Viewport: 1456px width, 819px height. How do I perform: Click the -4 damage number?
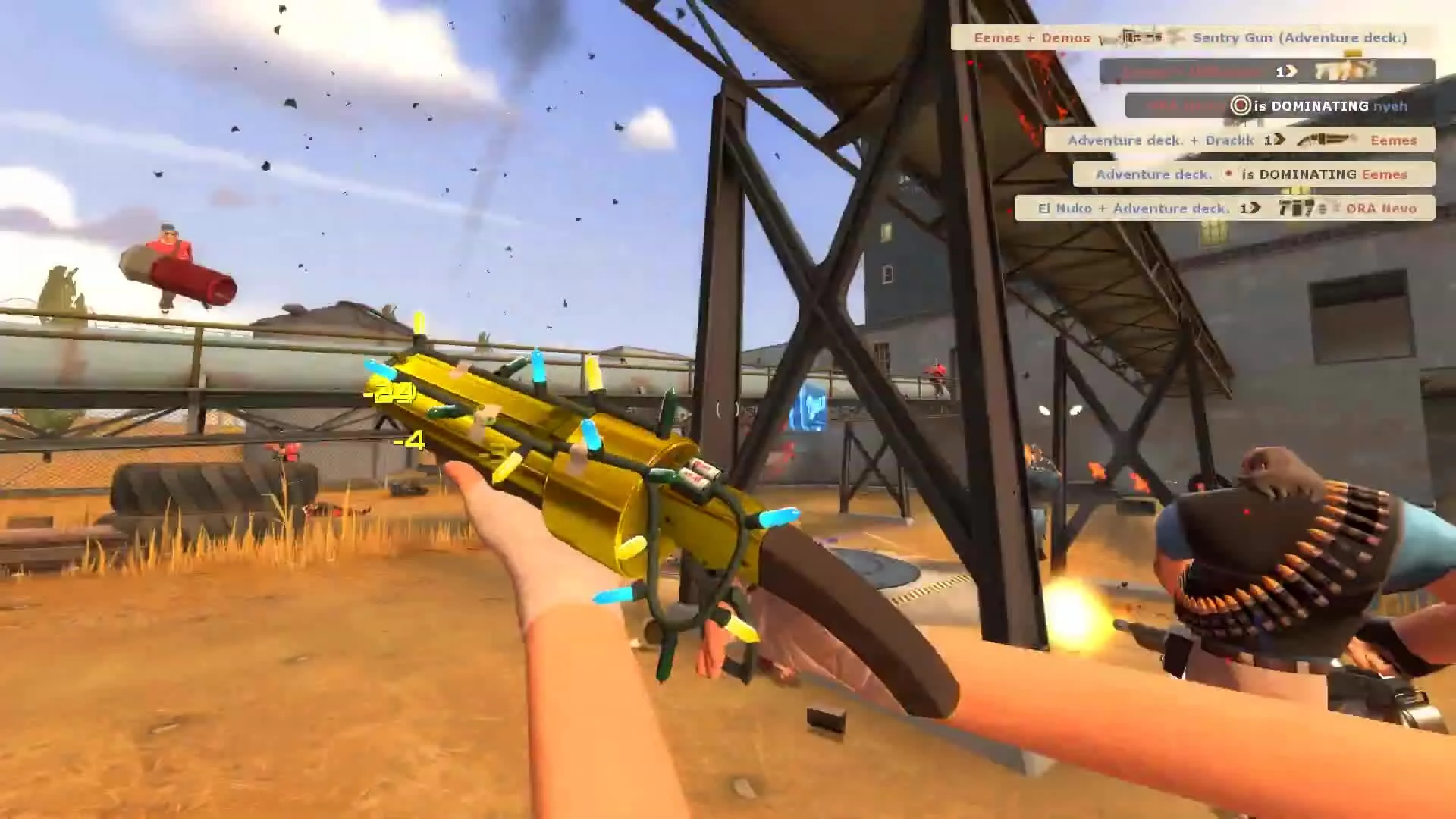(x=409, y=440)
